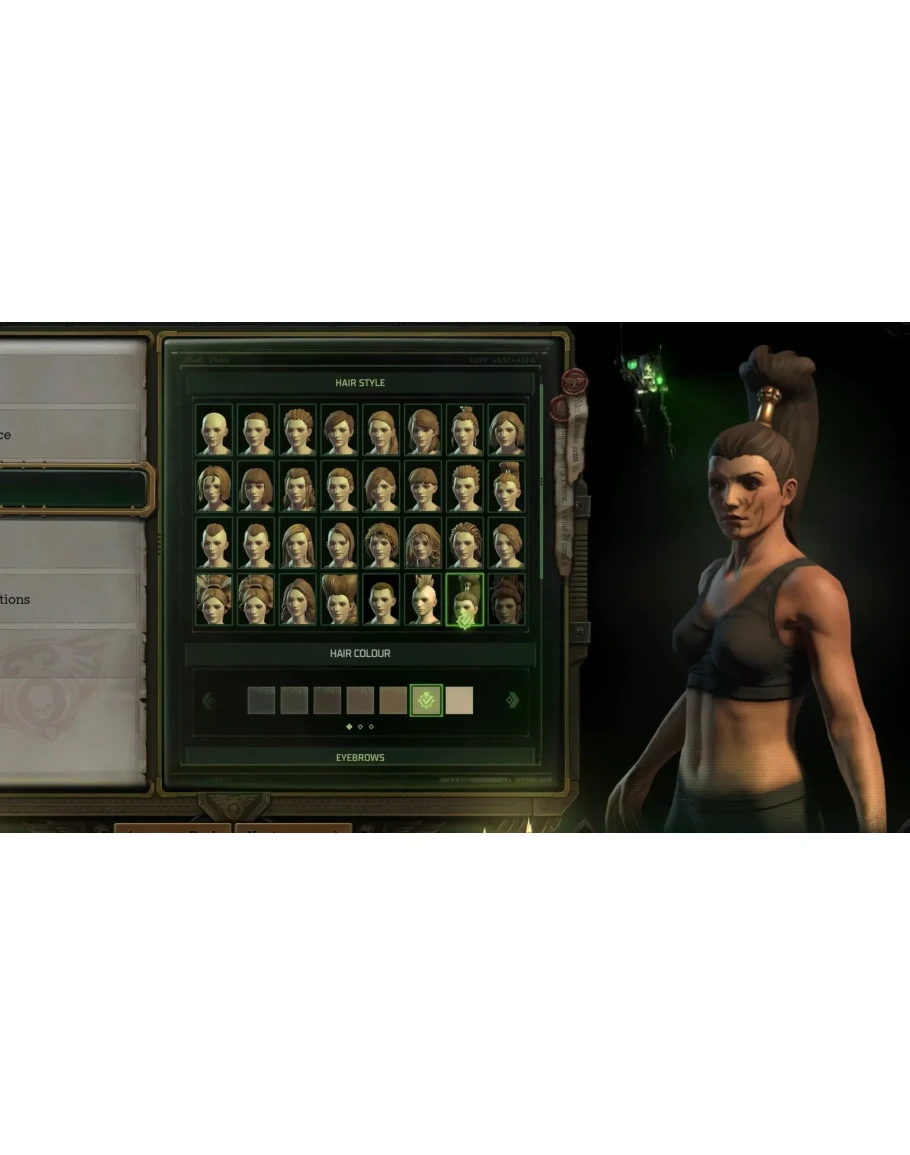Image resolution: width=910 pixels, height=1155 pixels.
Task: Select the lightest beige hair colour swatch
Action: click(x=459, y=701)
